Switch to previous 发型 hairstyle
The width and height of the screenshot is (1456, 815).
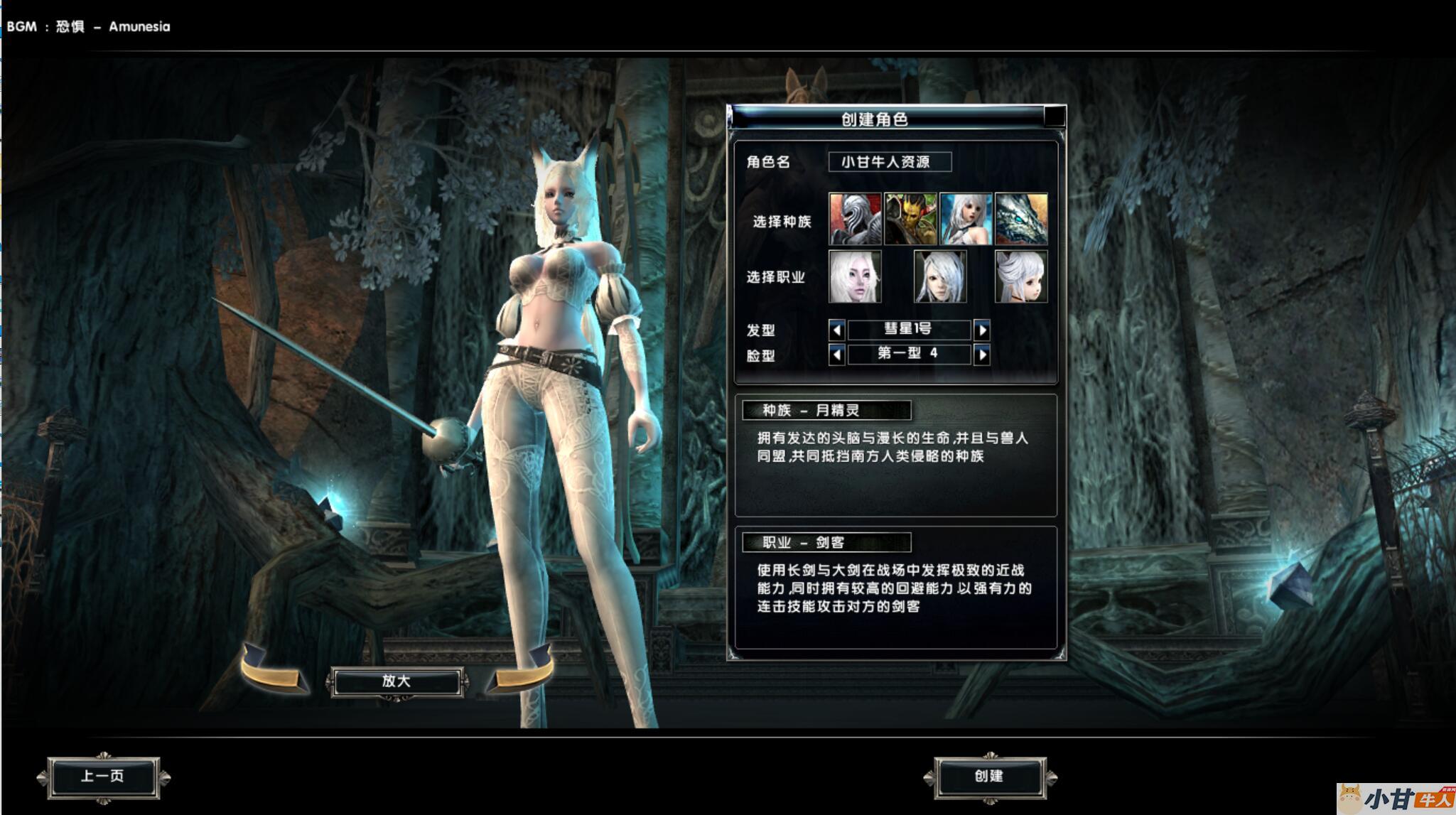(x=836, y=330)
